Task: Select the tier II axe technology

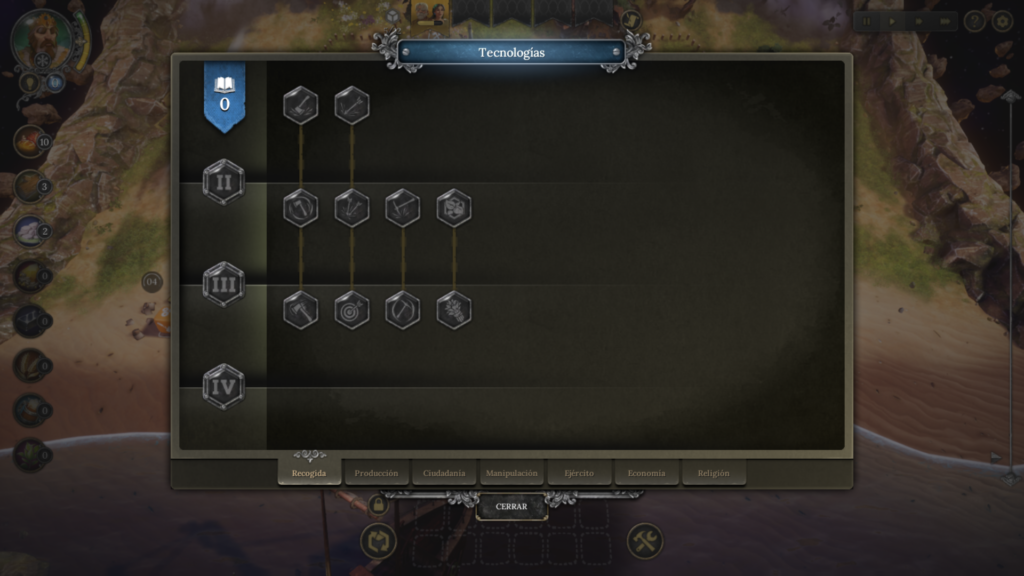Action: click(x=300, y=208)
